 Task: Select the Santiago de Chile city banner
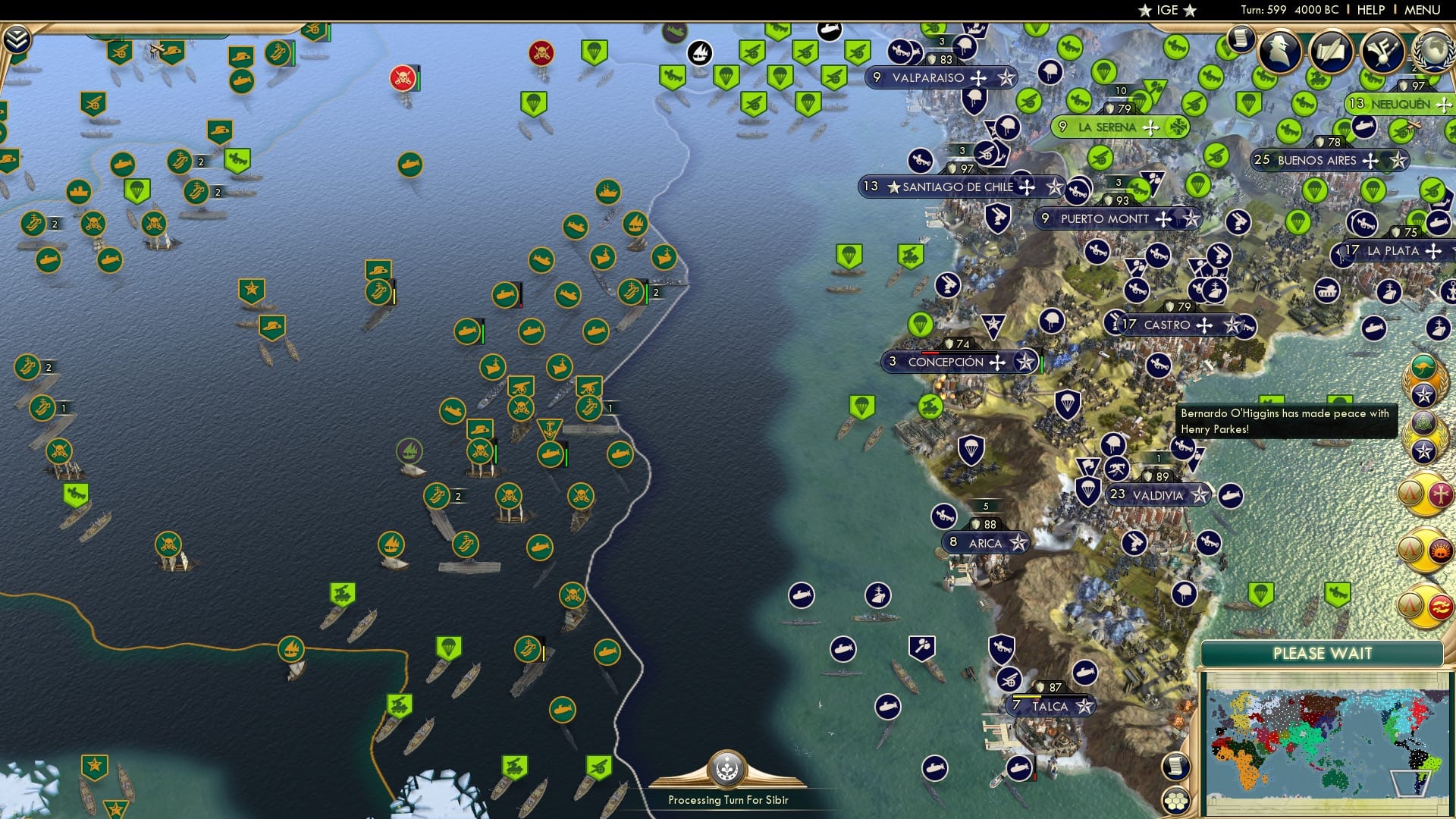(958, 187)
